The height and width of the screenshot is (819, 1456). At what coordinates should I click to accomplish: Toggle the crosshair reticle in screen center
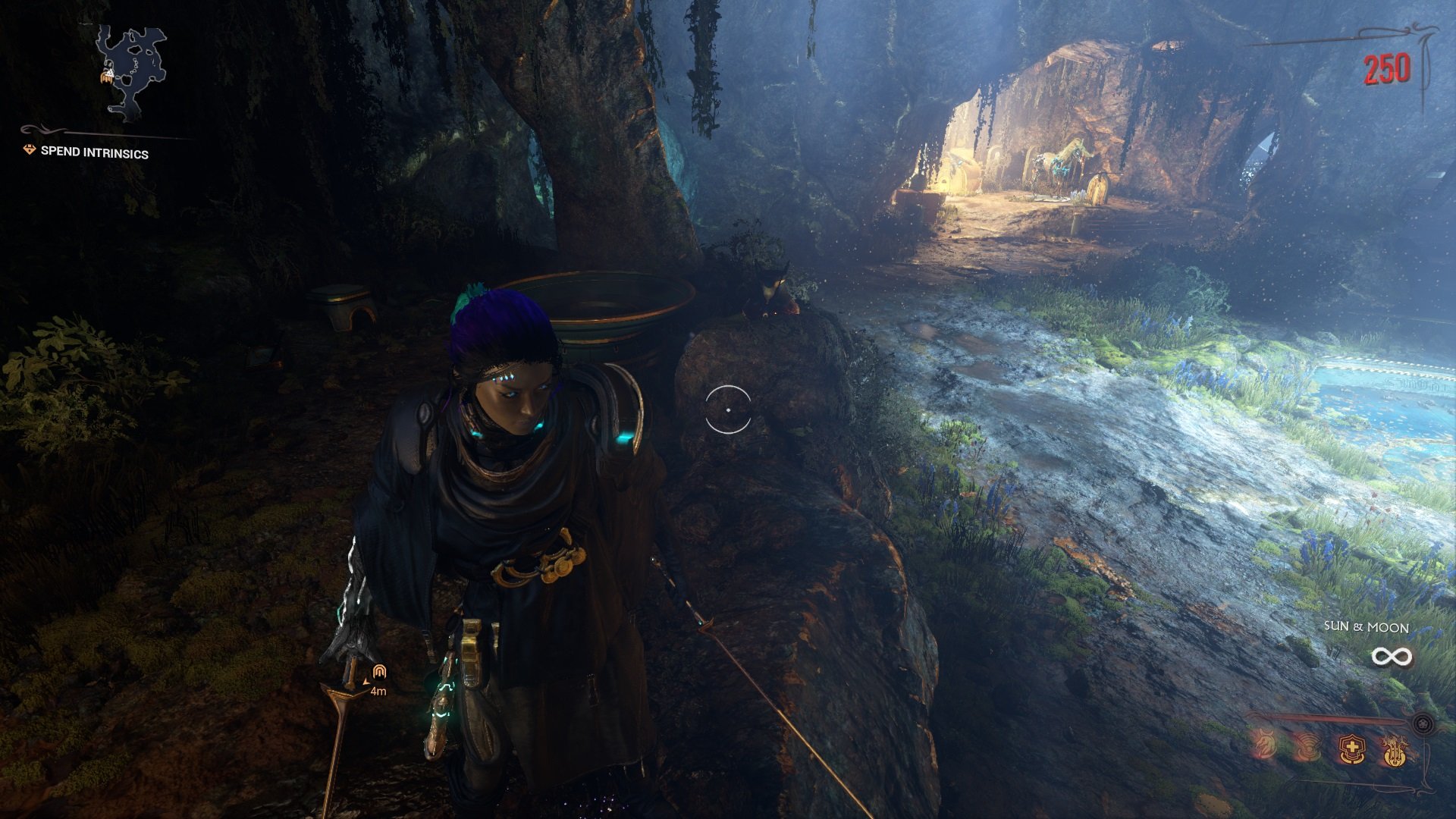726,408
